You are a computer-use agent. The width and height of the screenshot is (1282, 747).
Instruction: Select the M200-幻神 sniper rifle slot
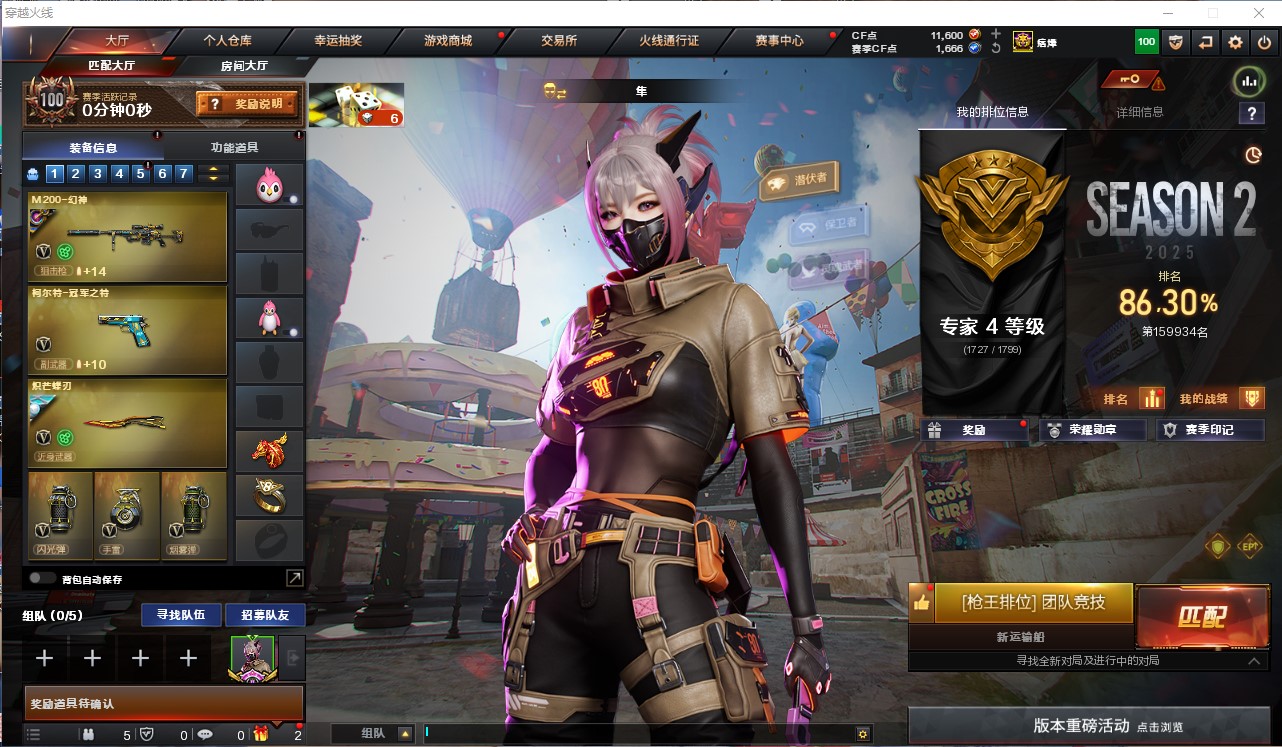128,237
